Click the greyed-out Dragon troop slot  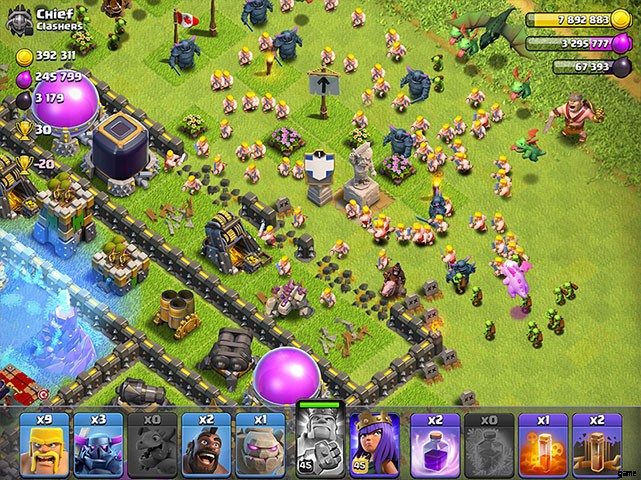coord(152,443)
